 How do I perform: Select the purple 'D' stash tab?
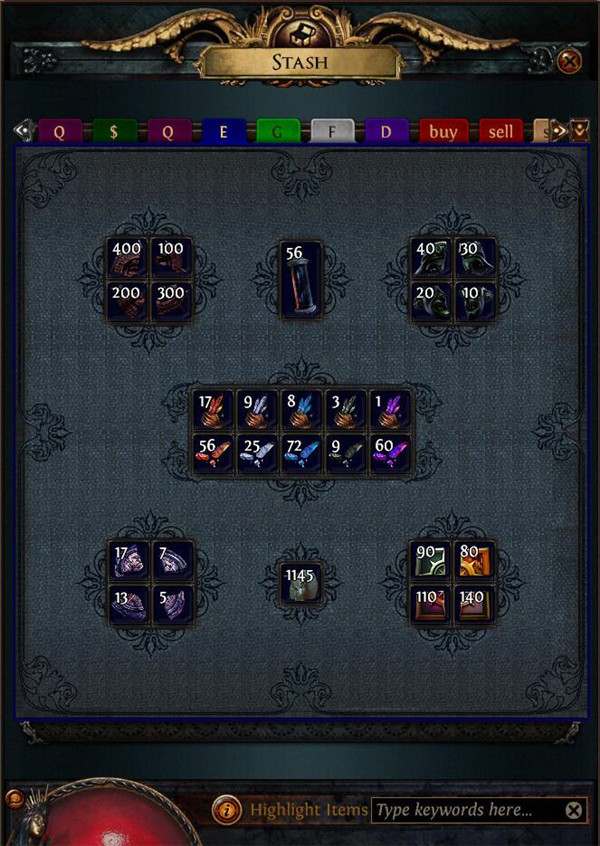(x=386, y=132)
